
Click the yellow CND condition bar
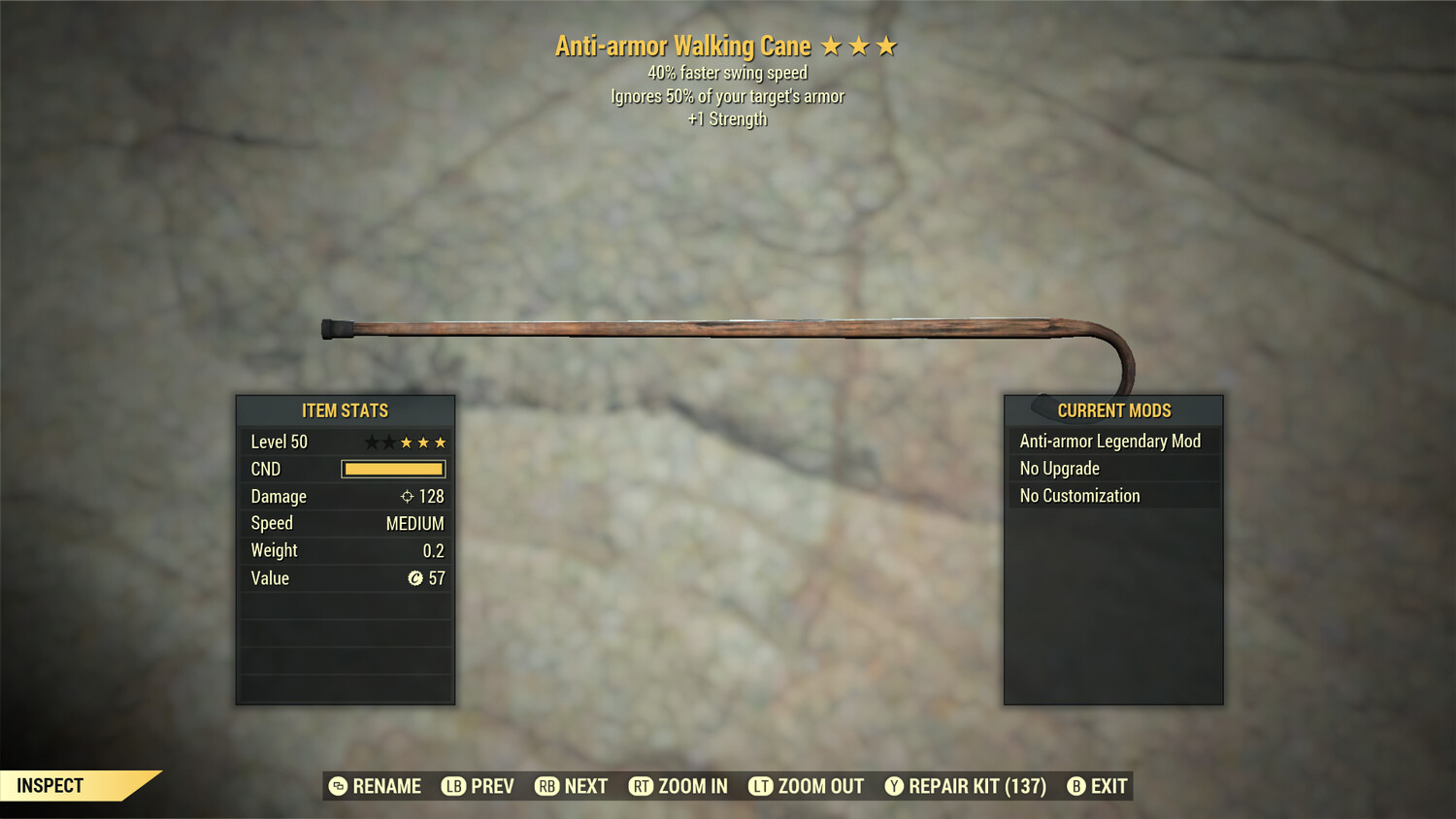click(x=392, y=469)
